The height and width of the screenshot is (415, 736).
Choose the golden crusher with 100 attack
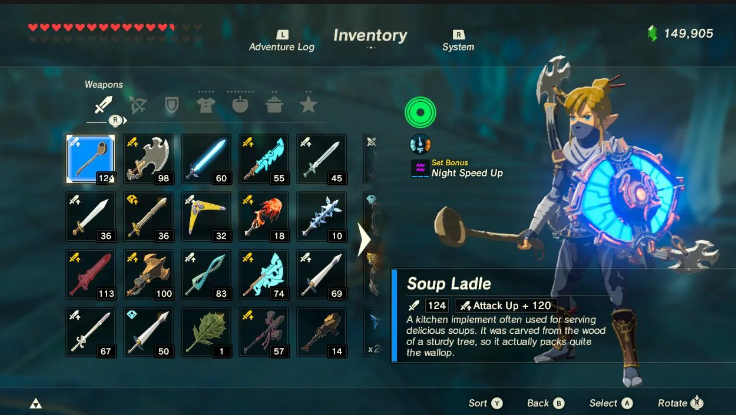pyautogui.click(x=148, y=274)
